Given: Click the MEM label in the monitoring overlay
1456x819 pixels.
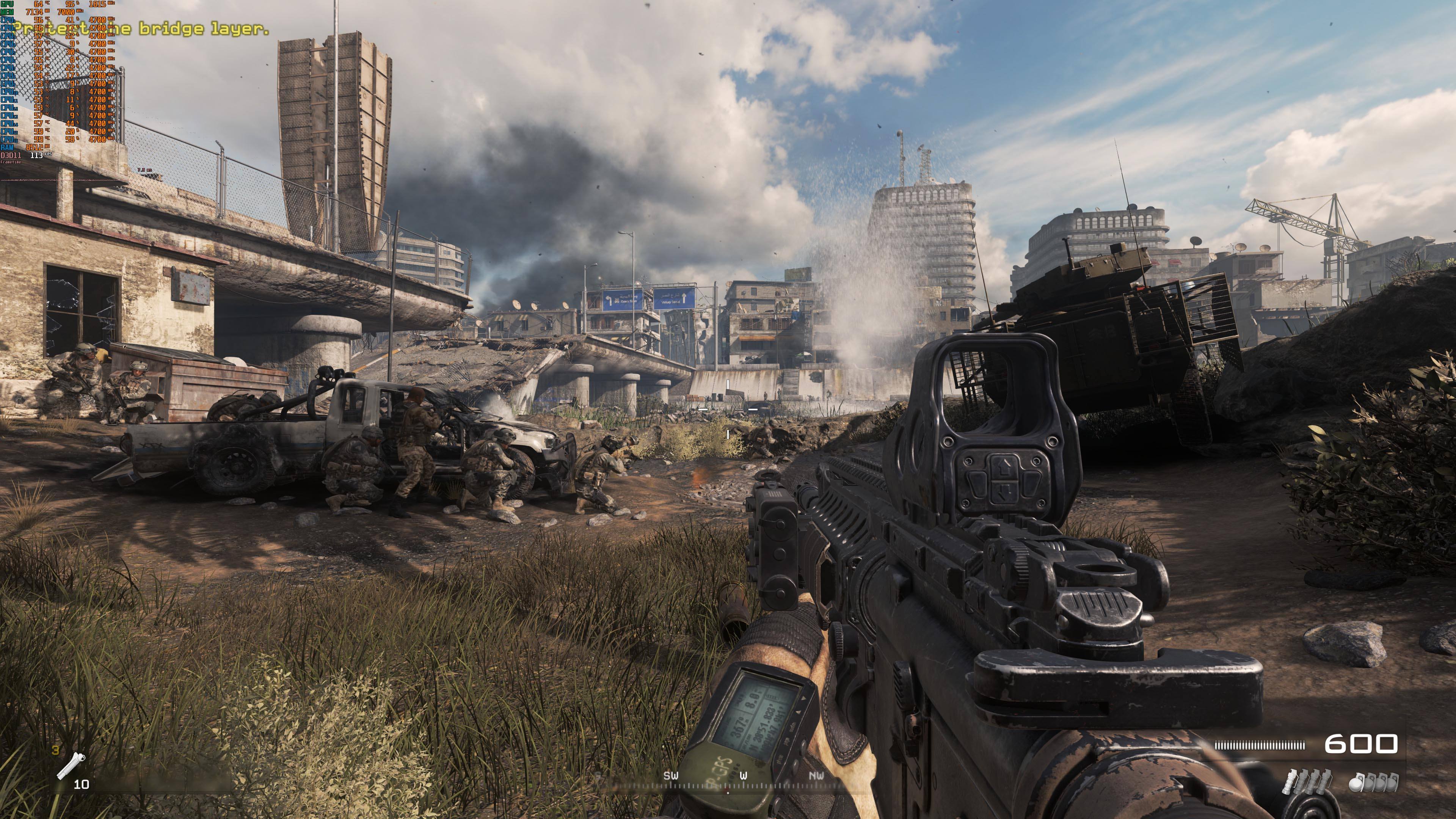Looking at the screenshot, I should (7, 12).
